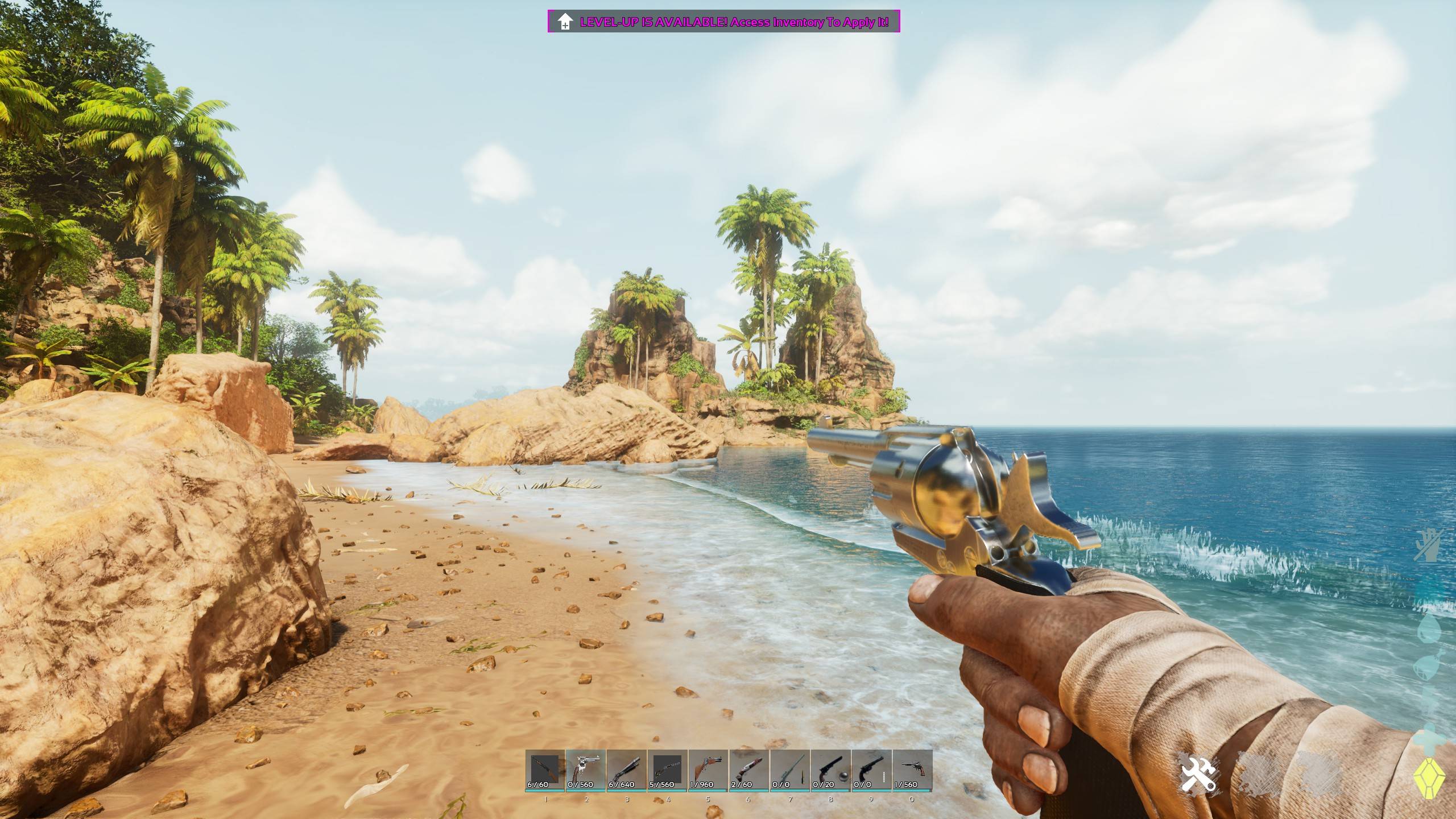Select the lever-action rifle in slot 4
1456x819 pixels.
(x=668, y=770)
